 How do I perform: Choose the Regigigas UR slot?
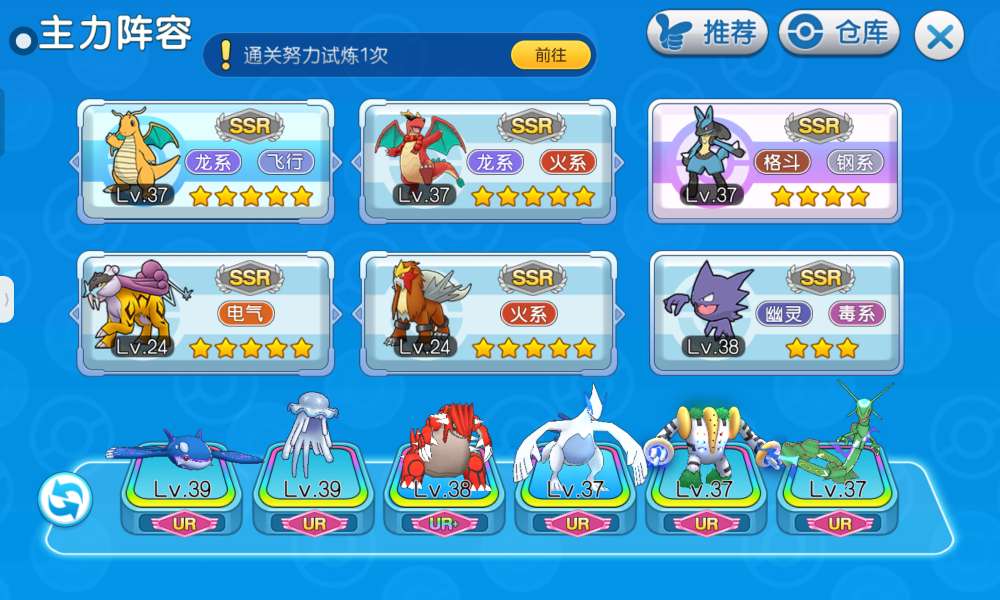click(707, 490)
